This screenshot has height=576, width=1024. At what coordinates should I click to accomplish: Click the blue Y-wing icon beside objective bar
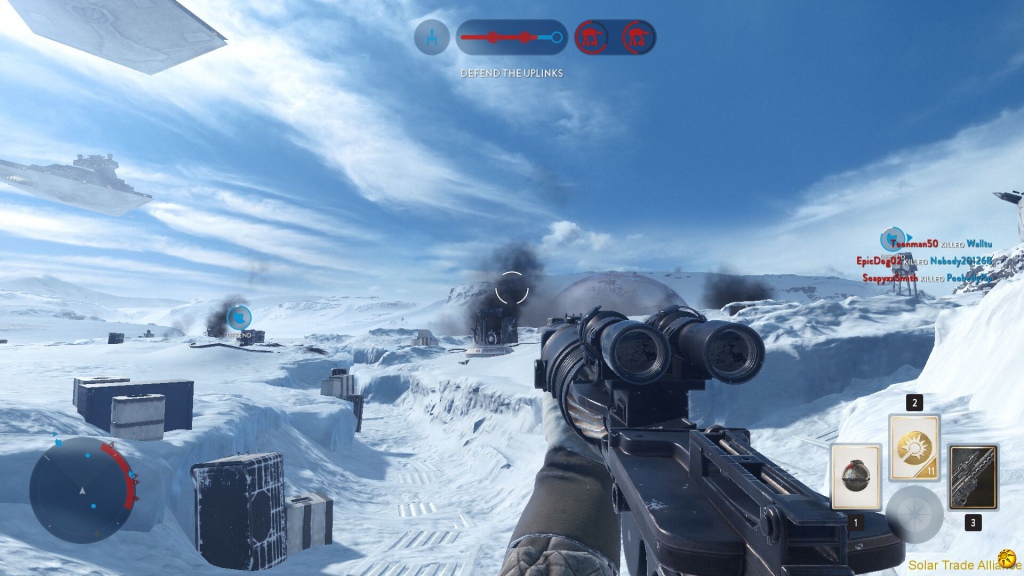coord(432,38)
